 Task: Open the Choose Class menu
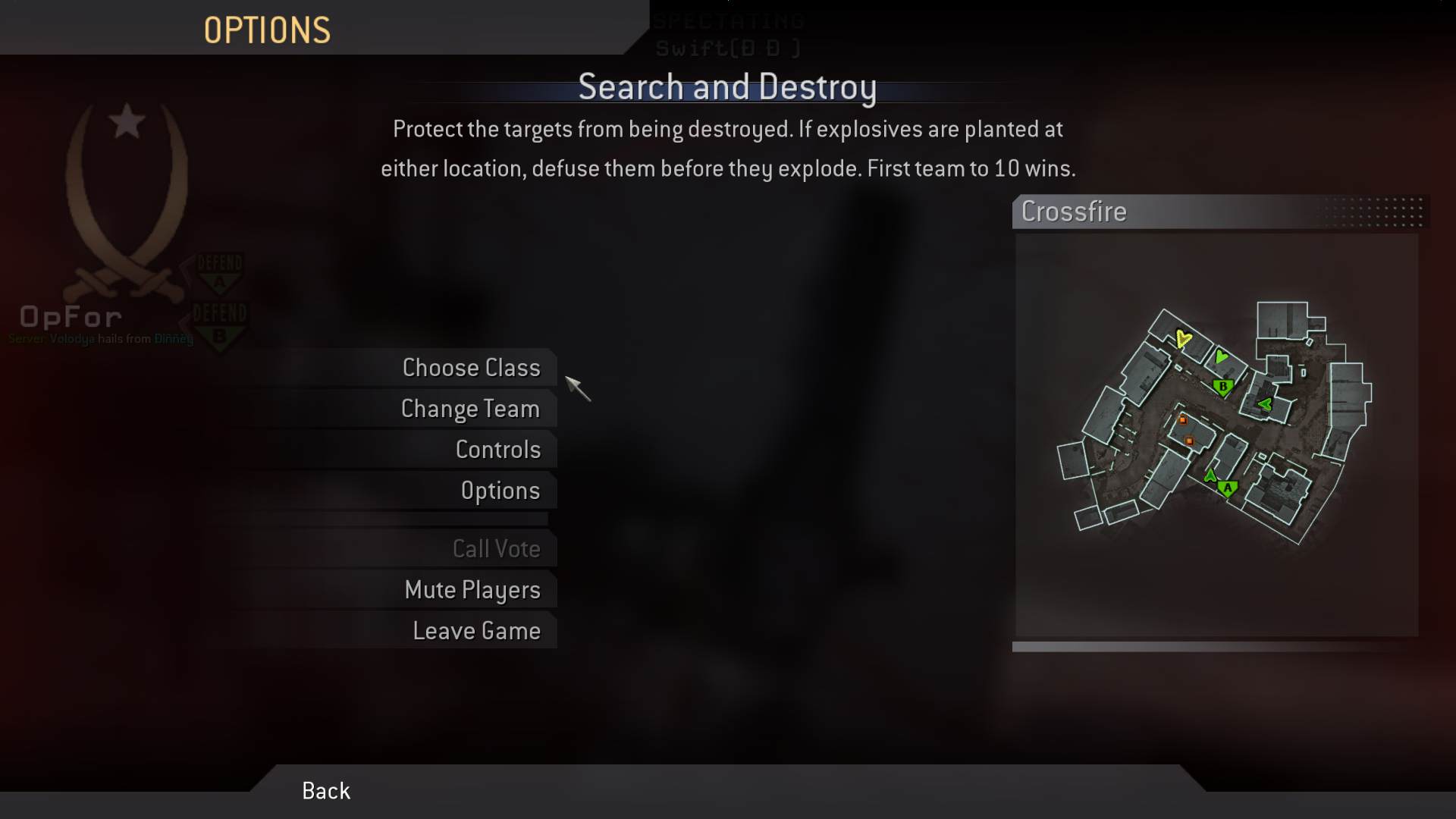(471, 368)
